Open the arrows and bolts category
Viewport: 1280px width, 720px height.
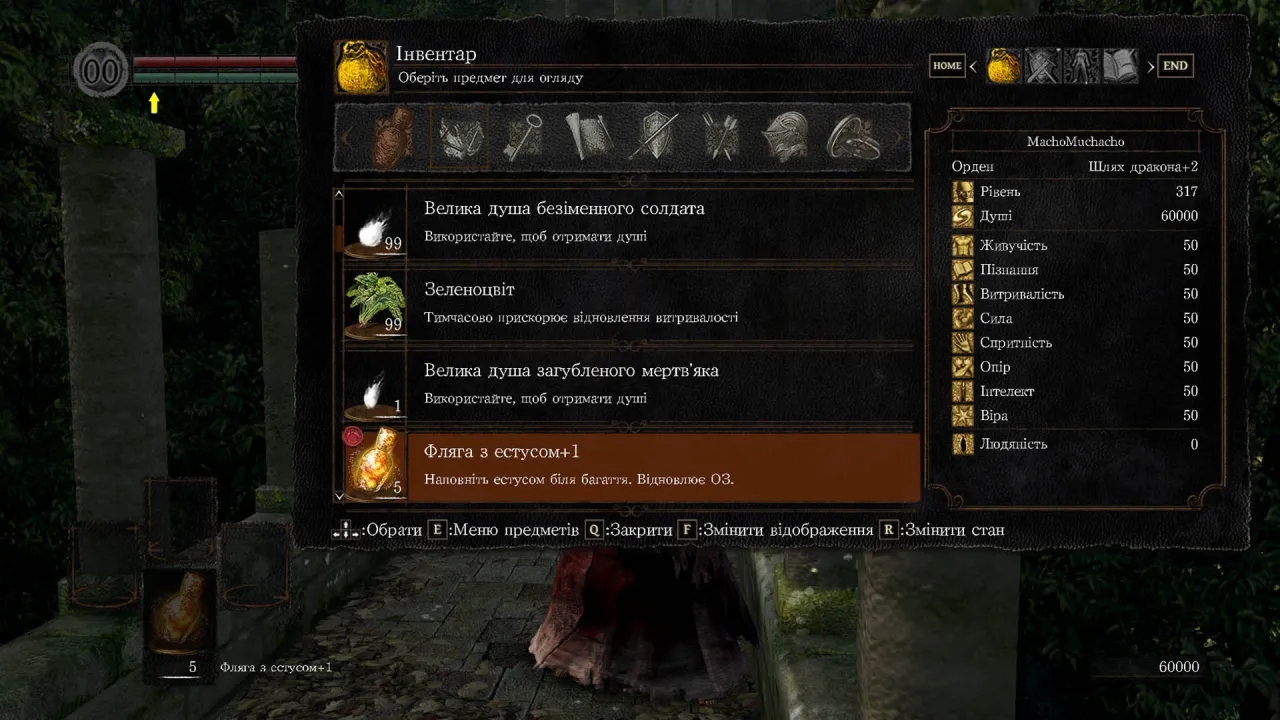coord(719,139)
